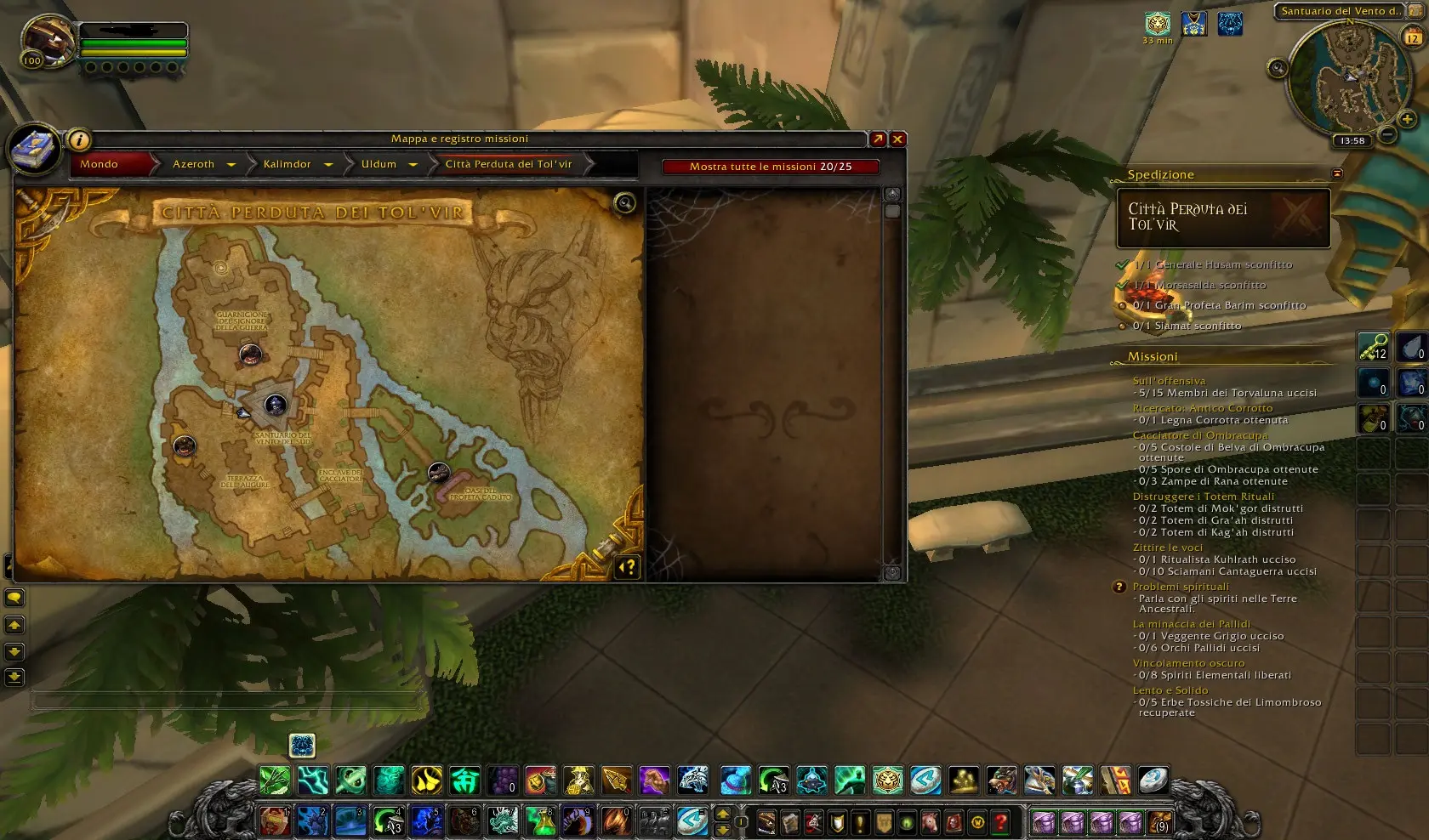Screen dimensions: 1429x840
Task: Show all missions 20/25
Action: [x=770, y=167]
